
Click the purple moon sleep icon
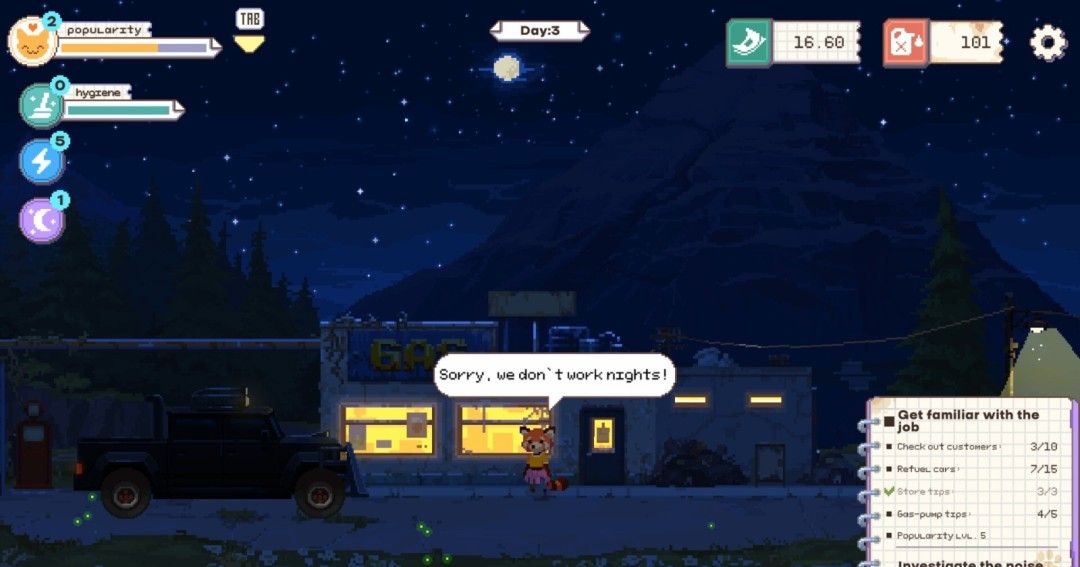pyautogui.click(x=41, y=220)
